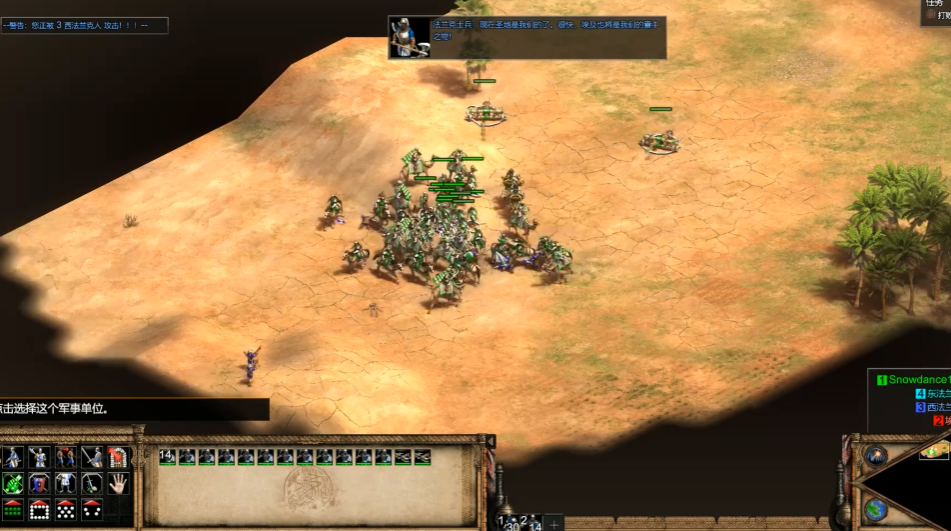Toggle the globe minimap mode button
The height and width of the screenshot is (531, 951).
pos(876,510)
